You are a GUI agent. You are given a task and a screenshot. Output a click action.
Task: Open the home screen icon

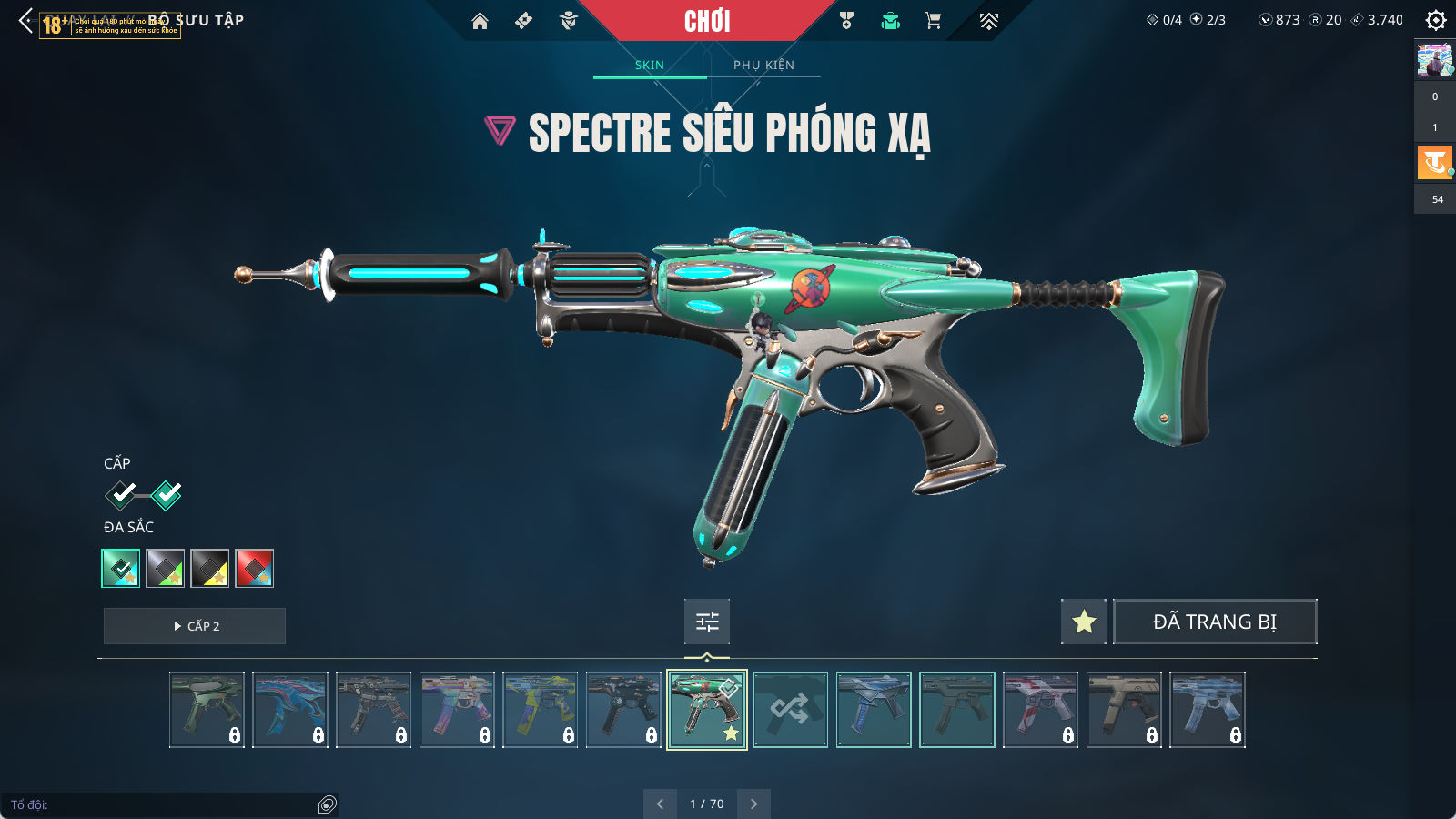[x=480, y=21]
